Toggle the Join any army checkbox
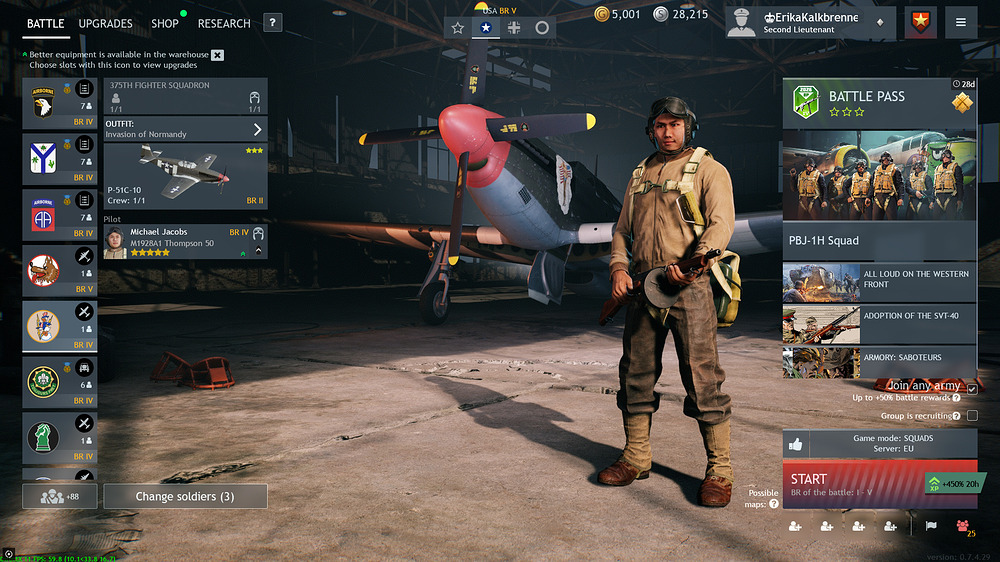The width and height of the screenshot is (1000, 562). tap(972, 389)
